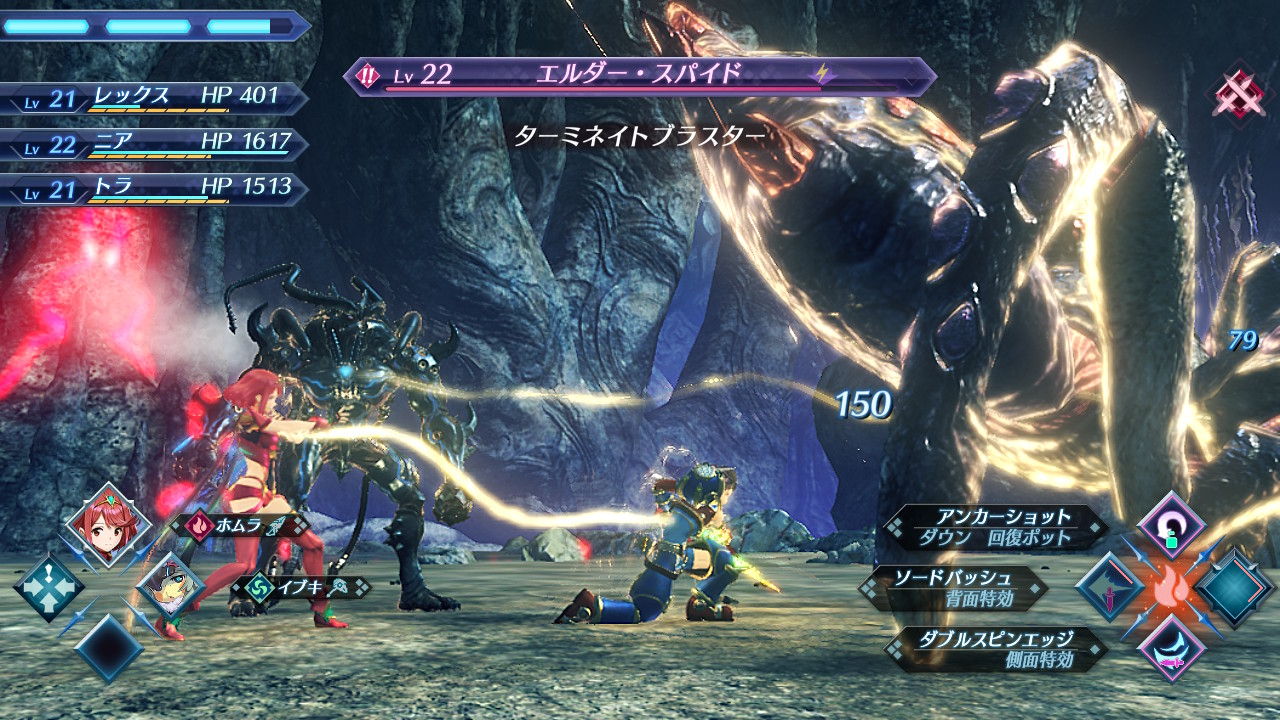Image resolution: width=1280 pixels, height=720 pixels.
Task: Unleash the central flame special
Action: 1171,589
